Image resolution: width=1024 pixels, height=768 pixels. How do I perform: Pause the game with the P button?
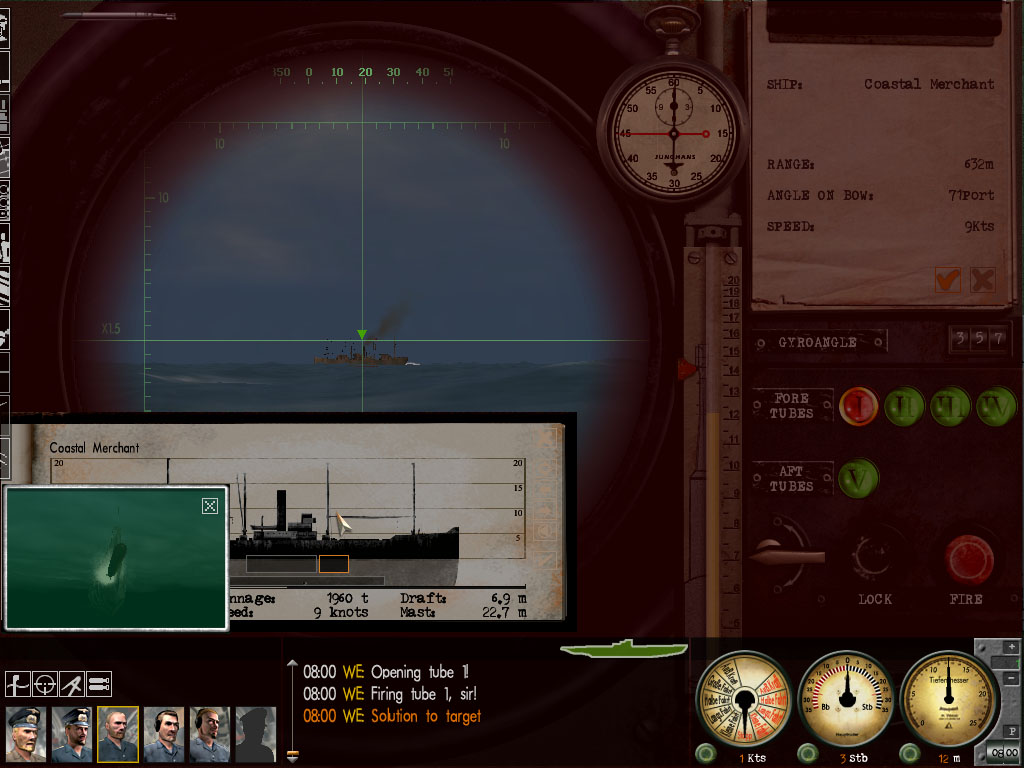[x=1011, y=731]
